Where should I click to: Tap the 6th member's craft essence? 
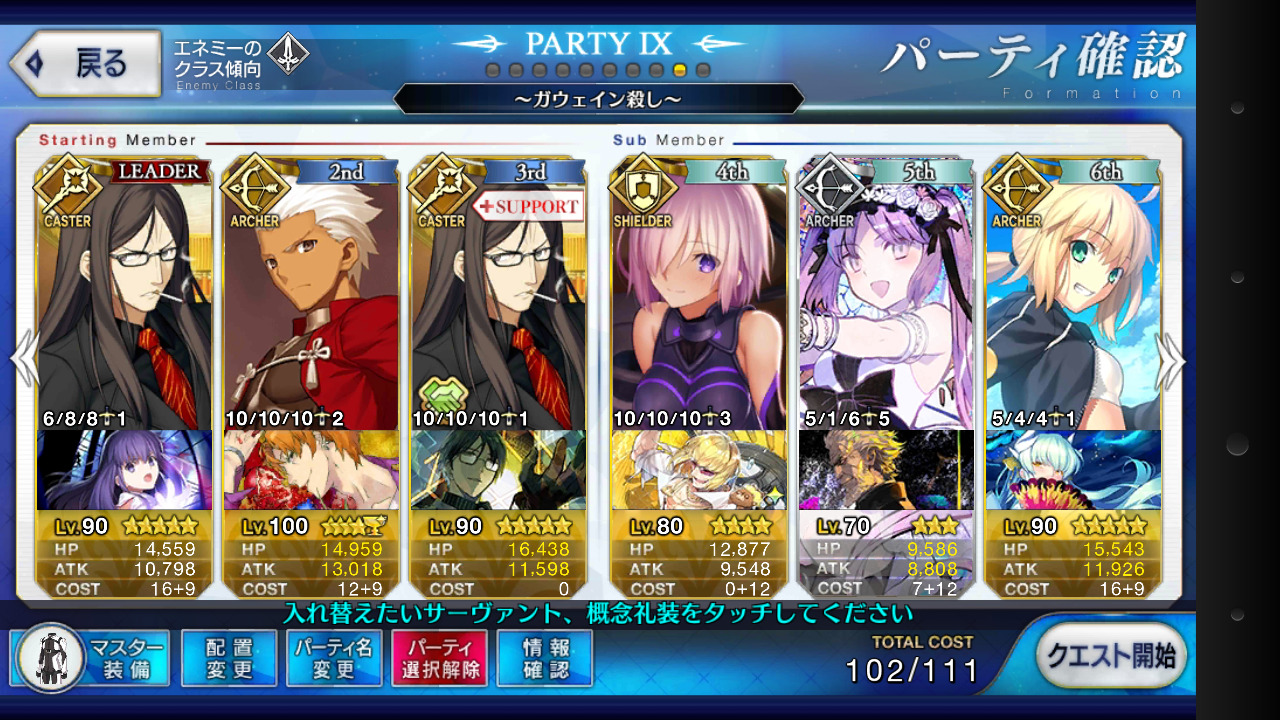pyautogui.click(x=1073, y=470)
